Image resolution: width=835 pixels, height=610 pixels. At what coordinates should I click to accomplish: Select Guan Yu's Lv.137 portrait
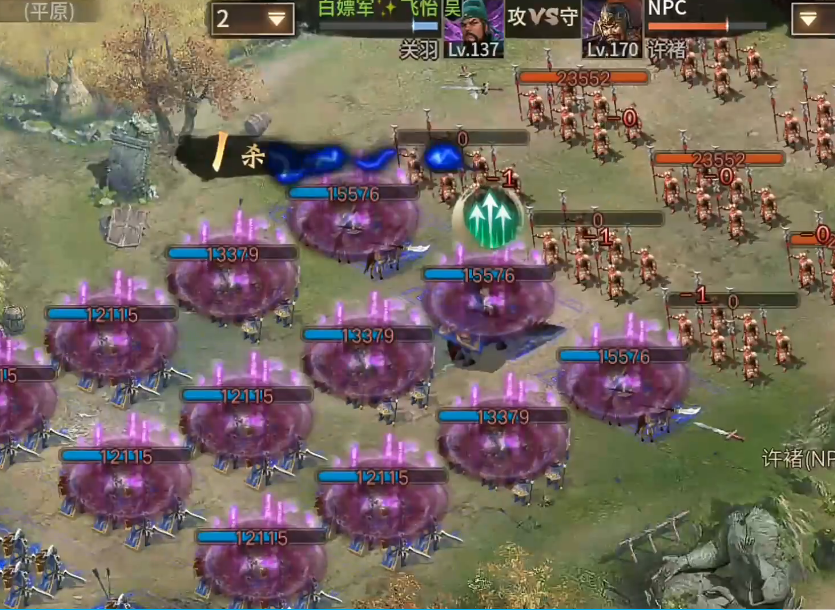(473, 27)
